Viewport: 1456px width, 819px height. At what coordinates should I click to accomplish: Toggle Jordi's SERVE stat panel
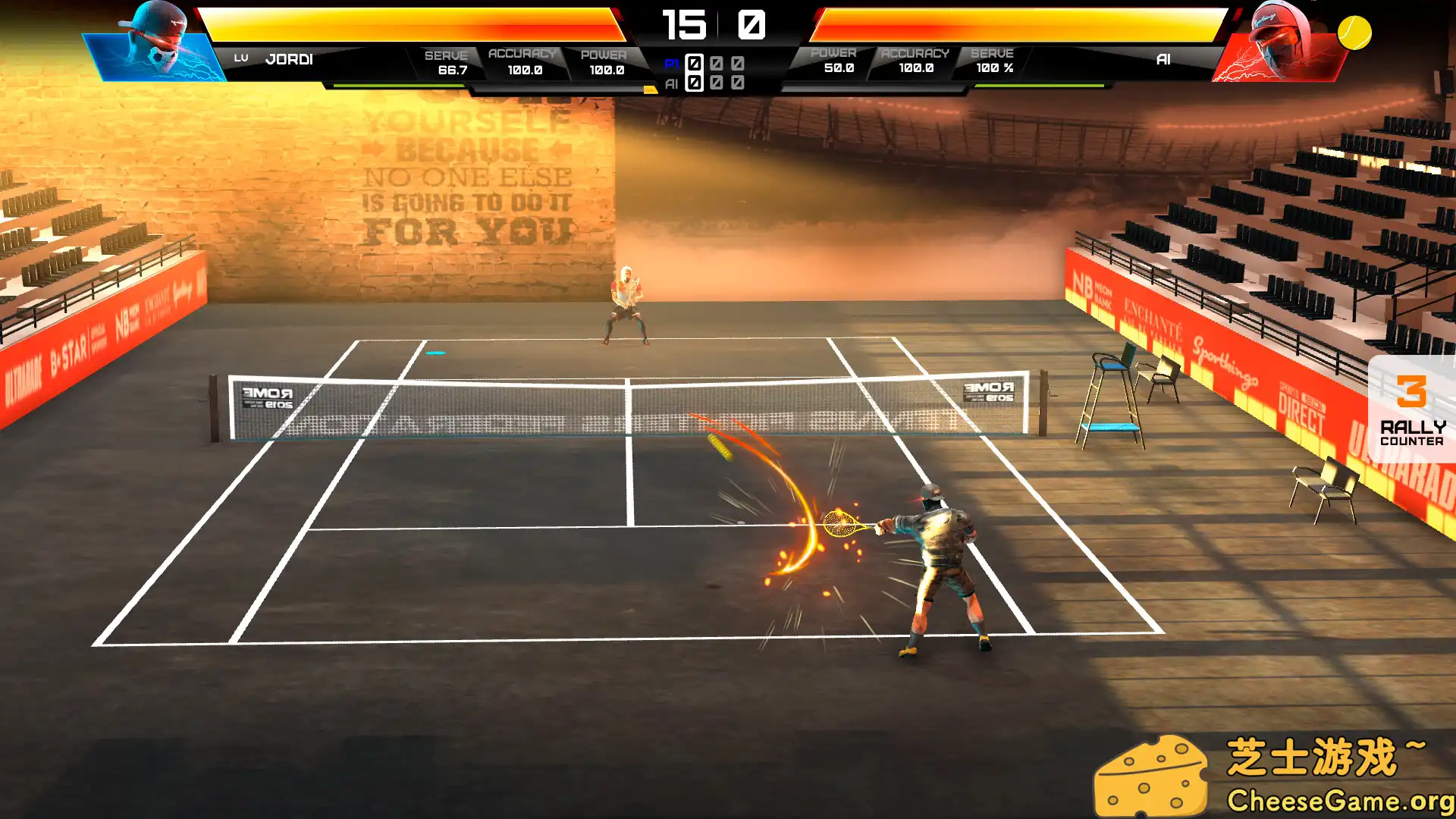[x=446, y=61]
